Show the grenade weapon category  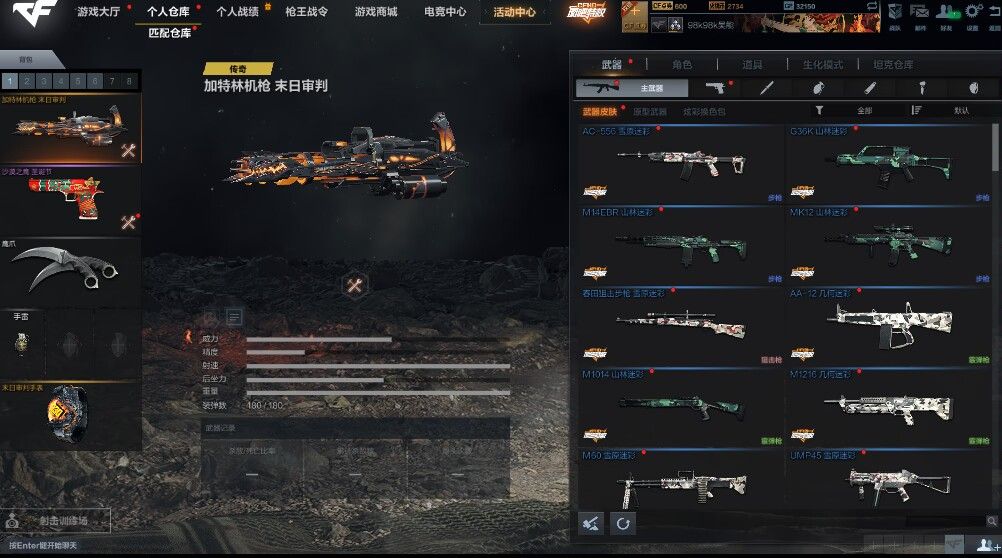(818, 88)
